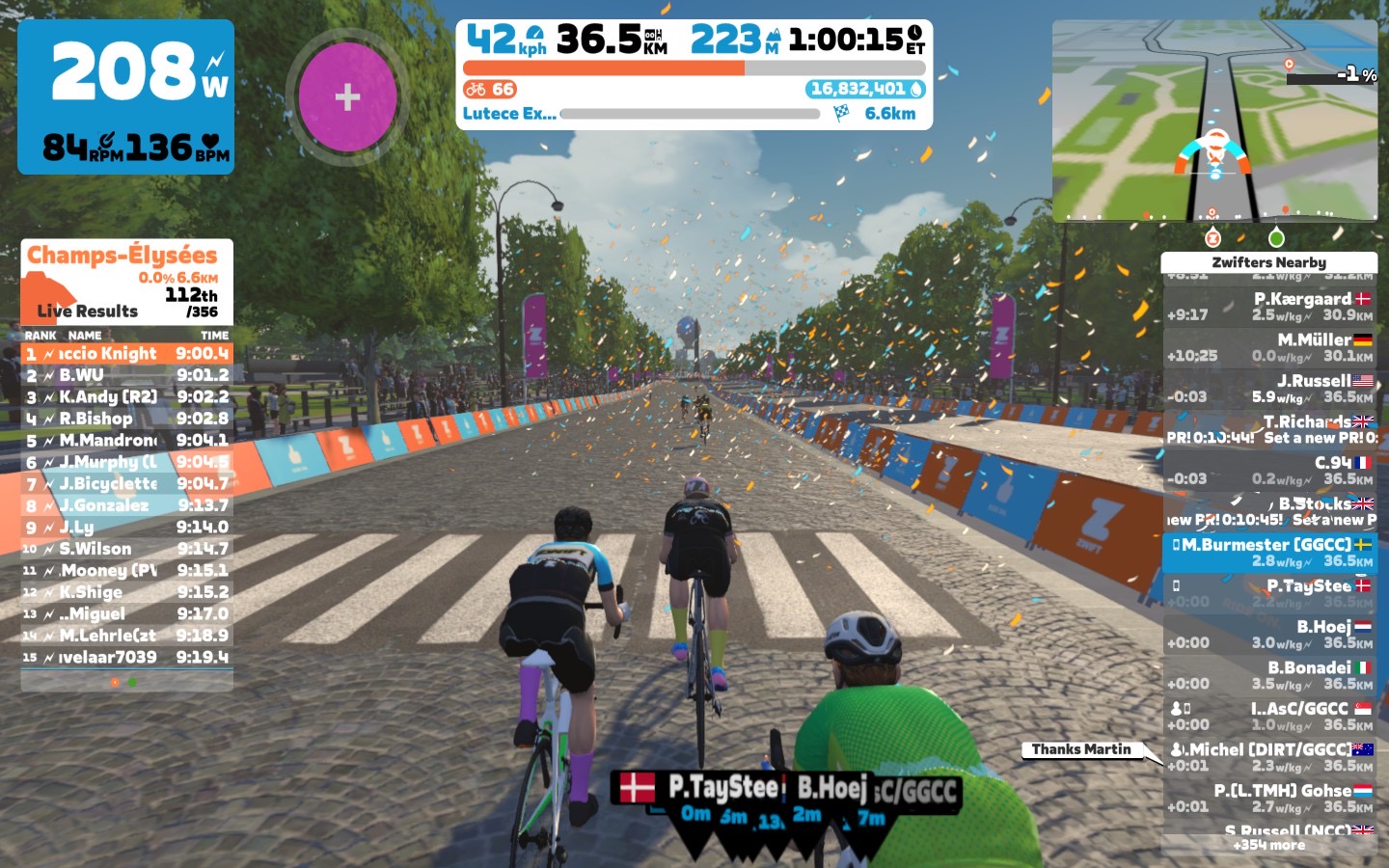Viewport: 1389px width, 868px height.
Task: Select highlighted M.Burmester (GGCC) row
Action: click(x=1269, y=553)
